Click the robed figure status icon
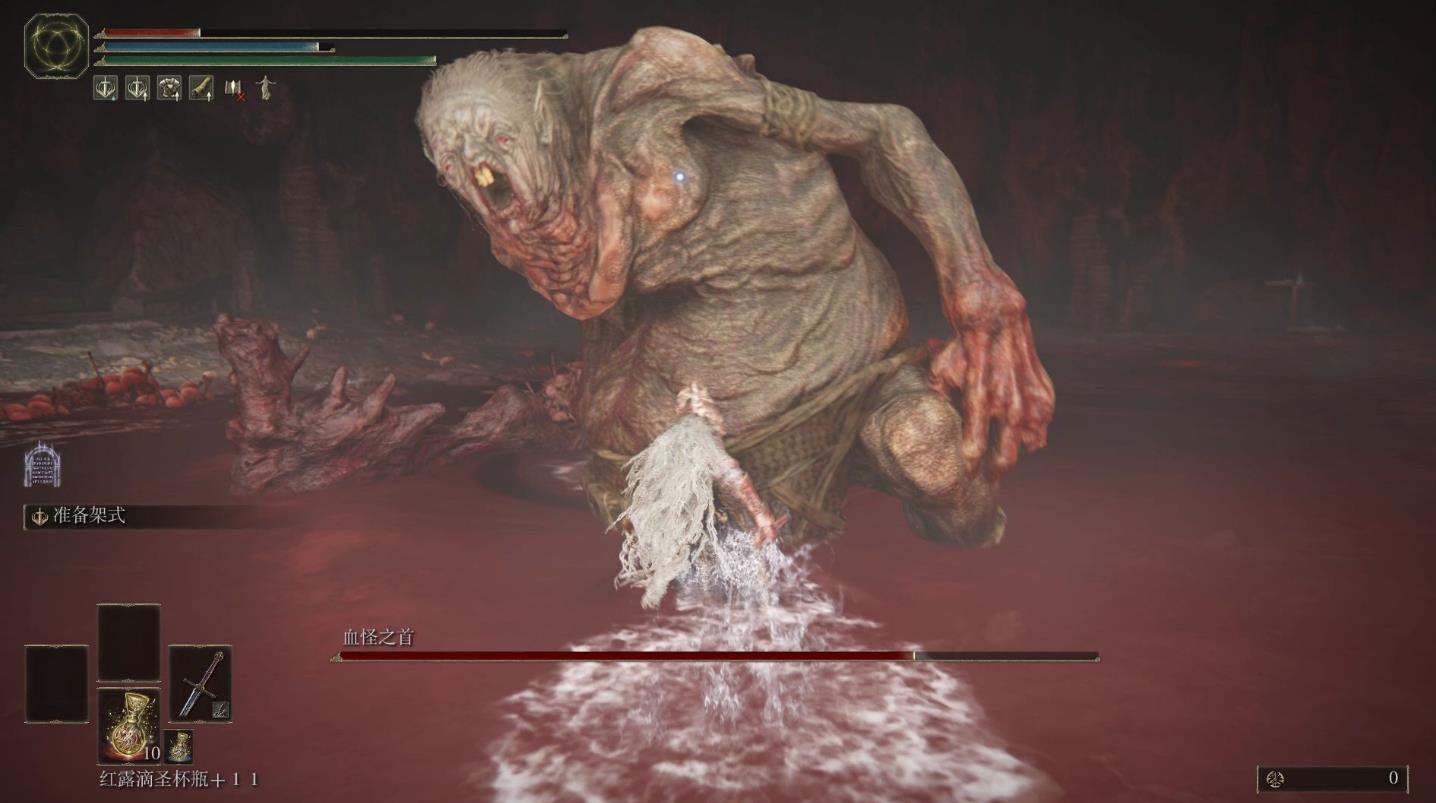 (x=265, y=88)
